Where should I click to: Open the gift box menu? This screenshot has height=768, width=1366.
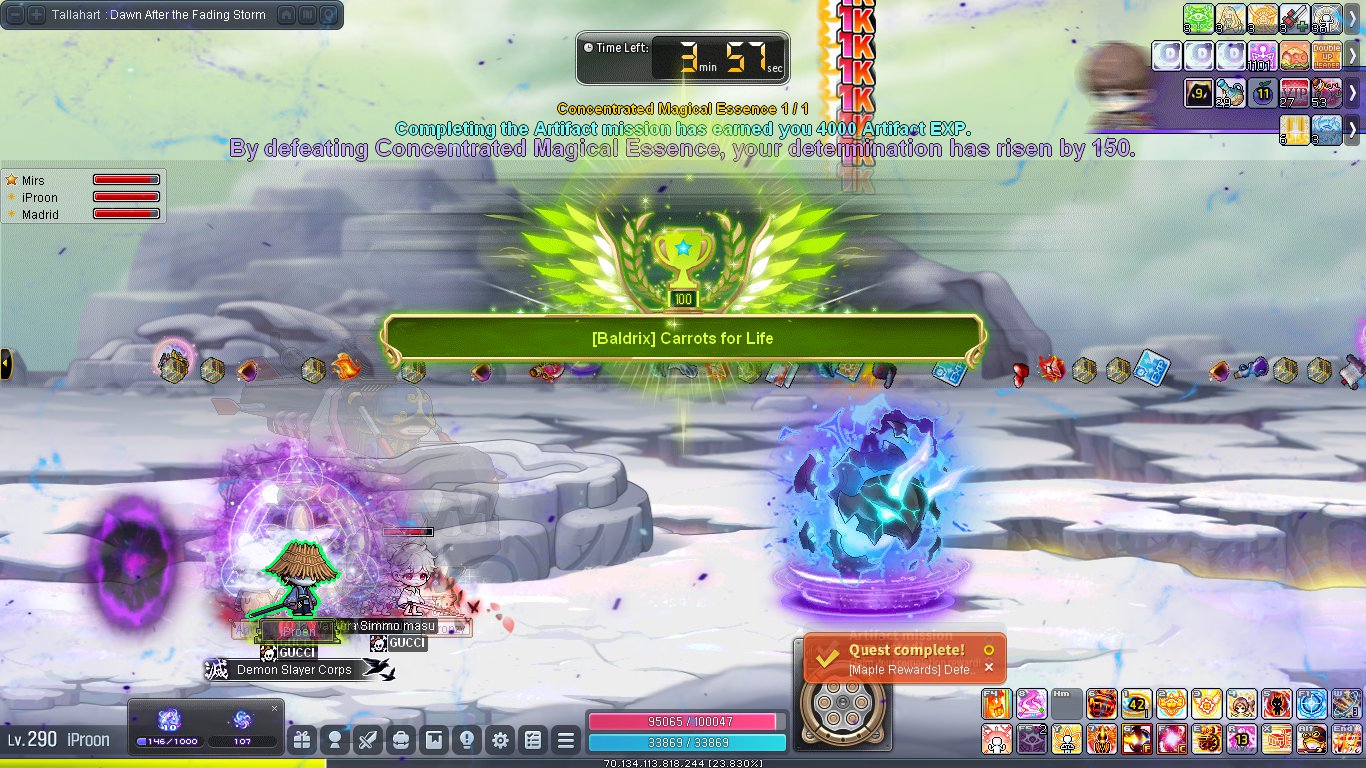pyautogui.click(x=301, y=741)
